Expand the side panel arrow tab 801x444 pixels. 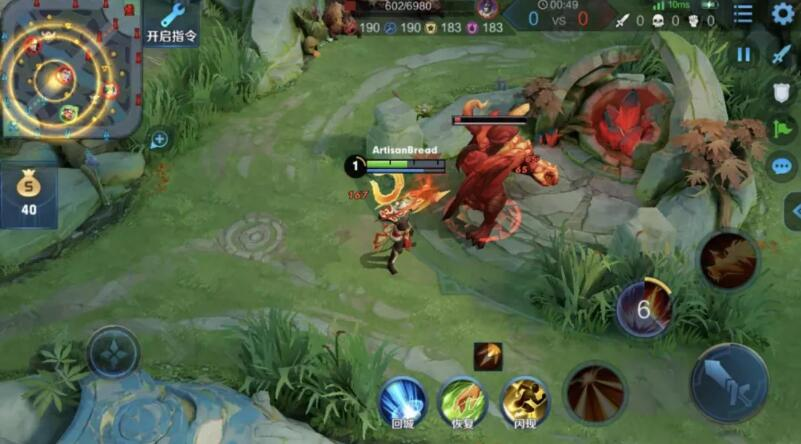(793, 211)
